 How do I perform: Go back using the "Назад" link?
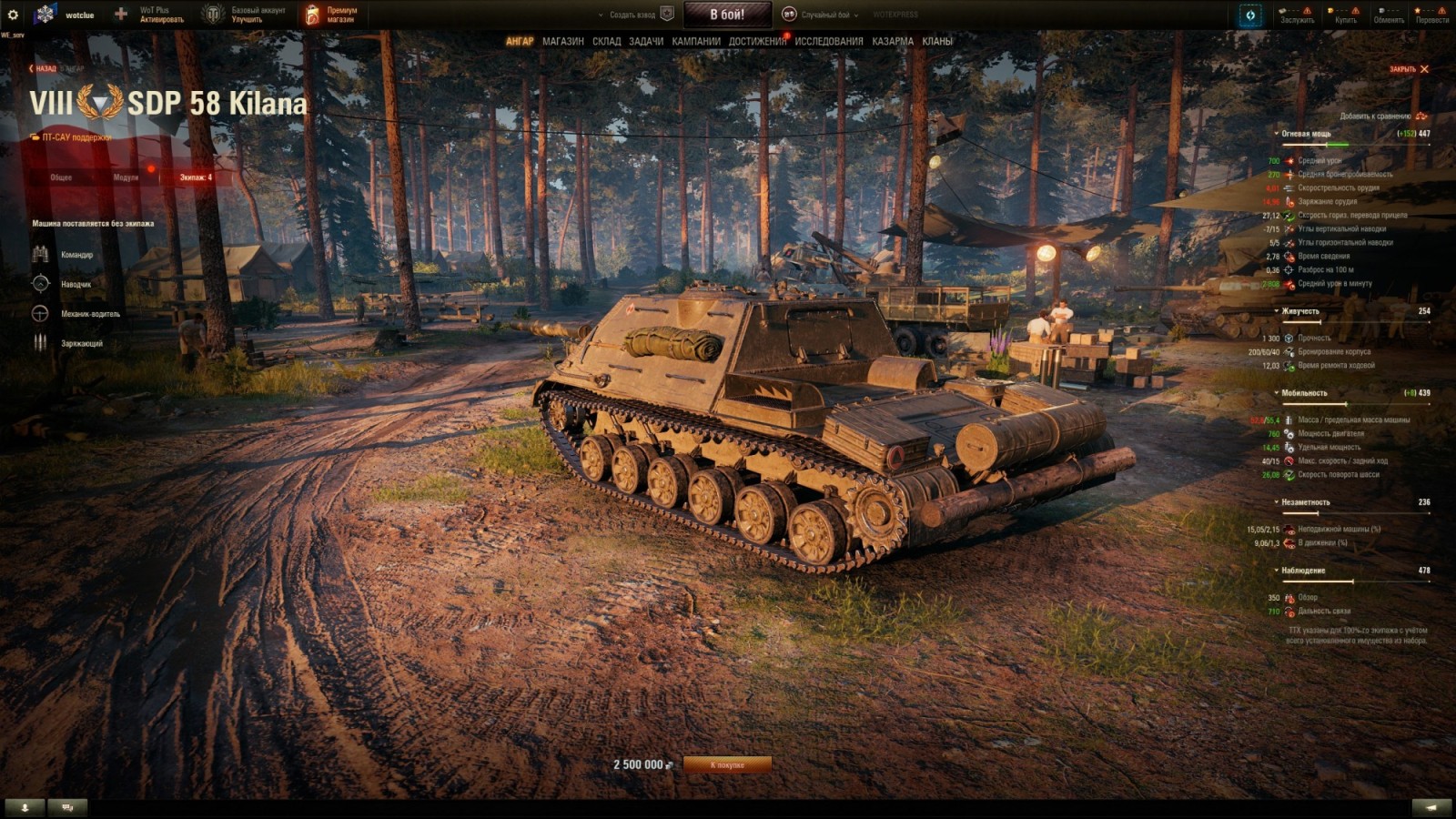(x=43, y=68)
